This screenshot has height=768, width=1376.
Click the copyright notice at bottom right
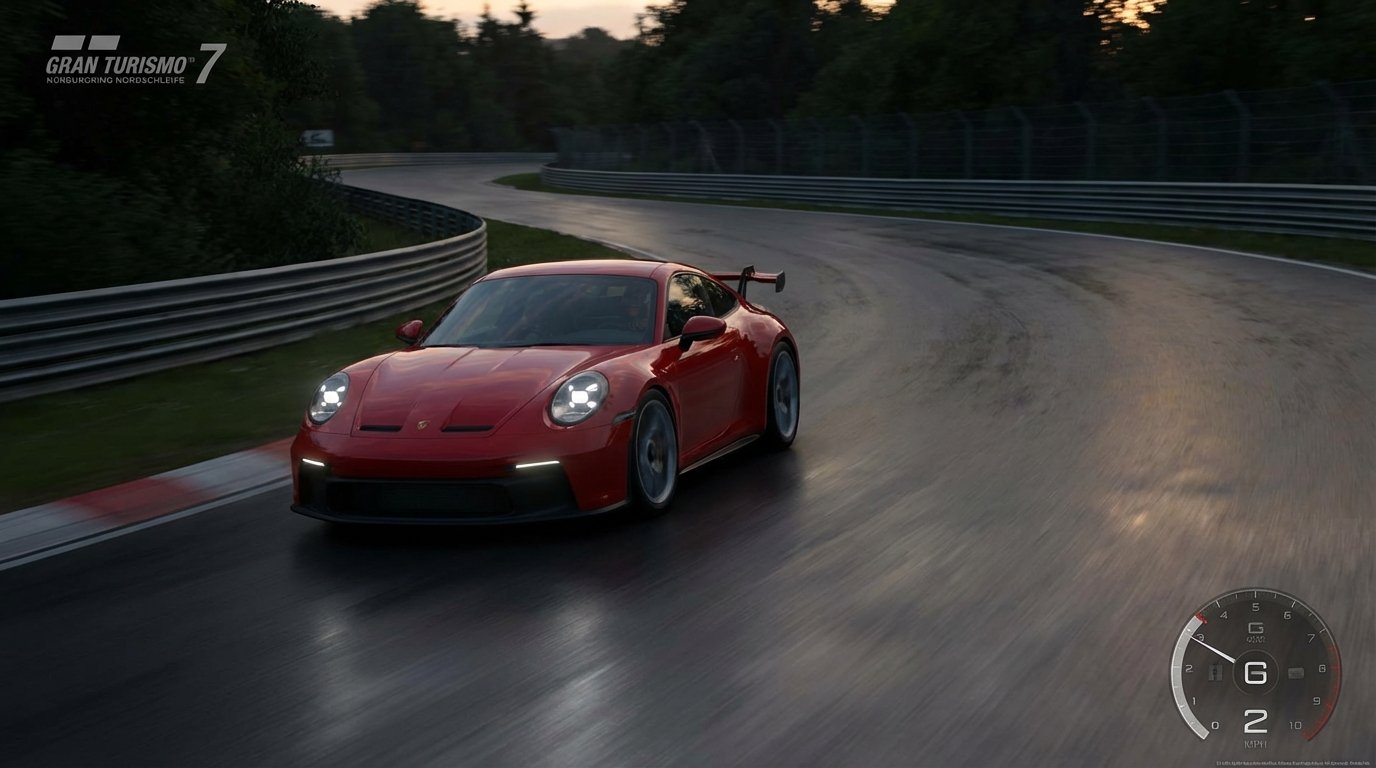pos(1293,763)
